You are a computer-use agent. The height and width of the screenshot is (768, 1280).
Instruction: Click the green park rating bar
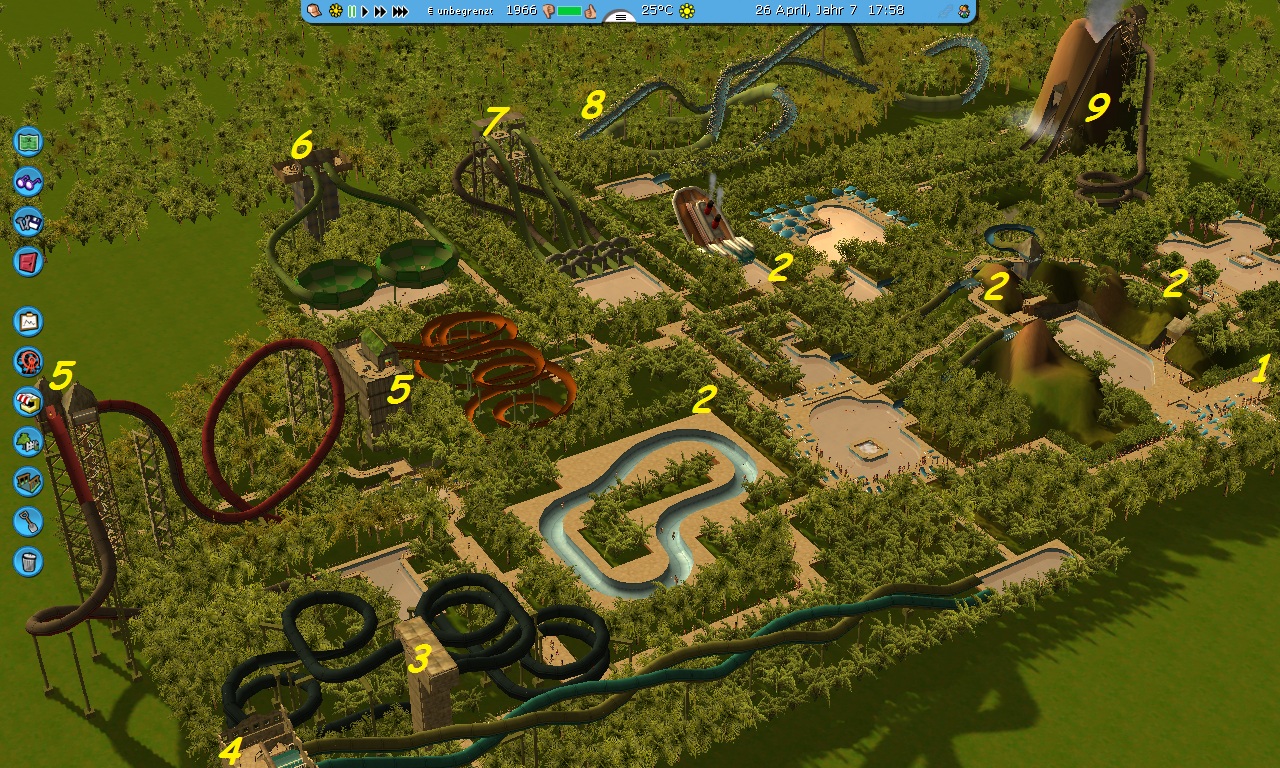point(570,11)
